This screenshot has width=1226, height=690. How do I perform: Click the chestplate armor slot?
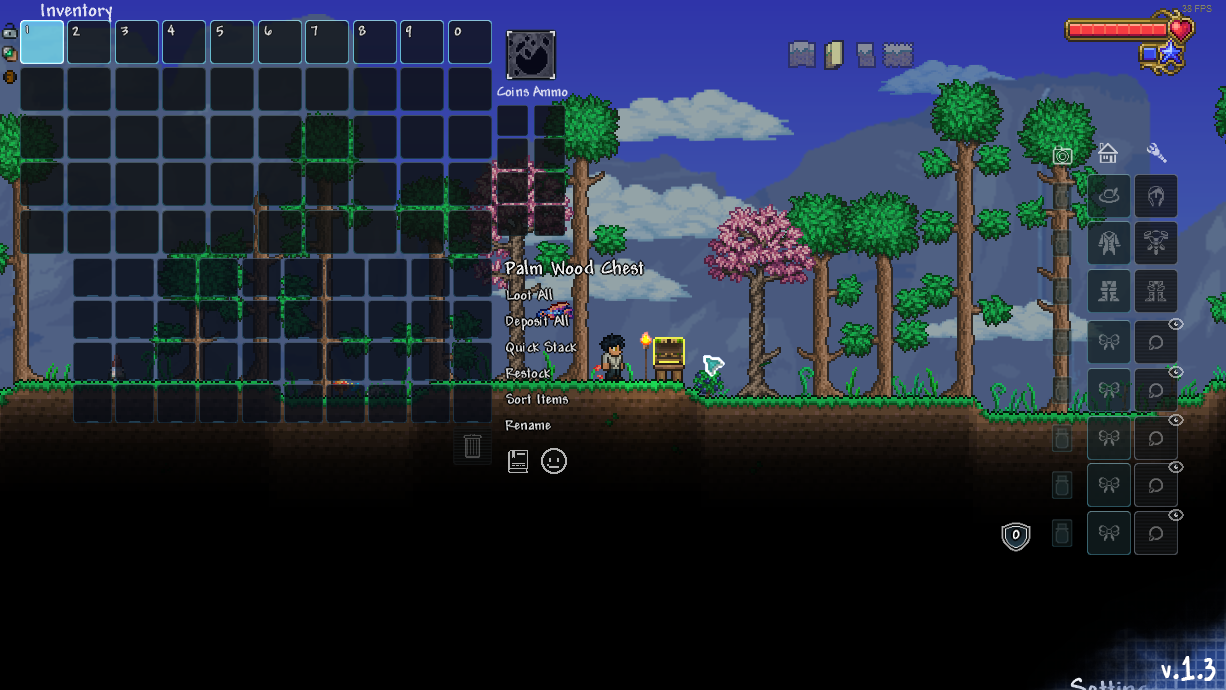pos(1156,243)
